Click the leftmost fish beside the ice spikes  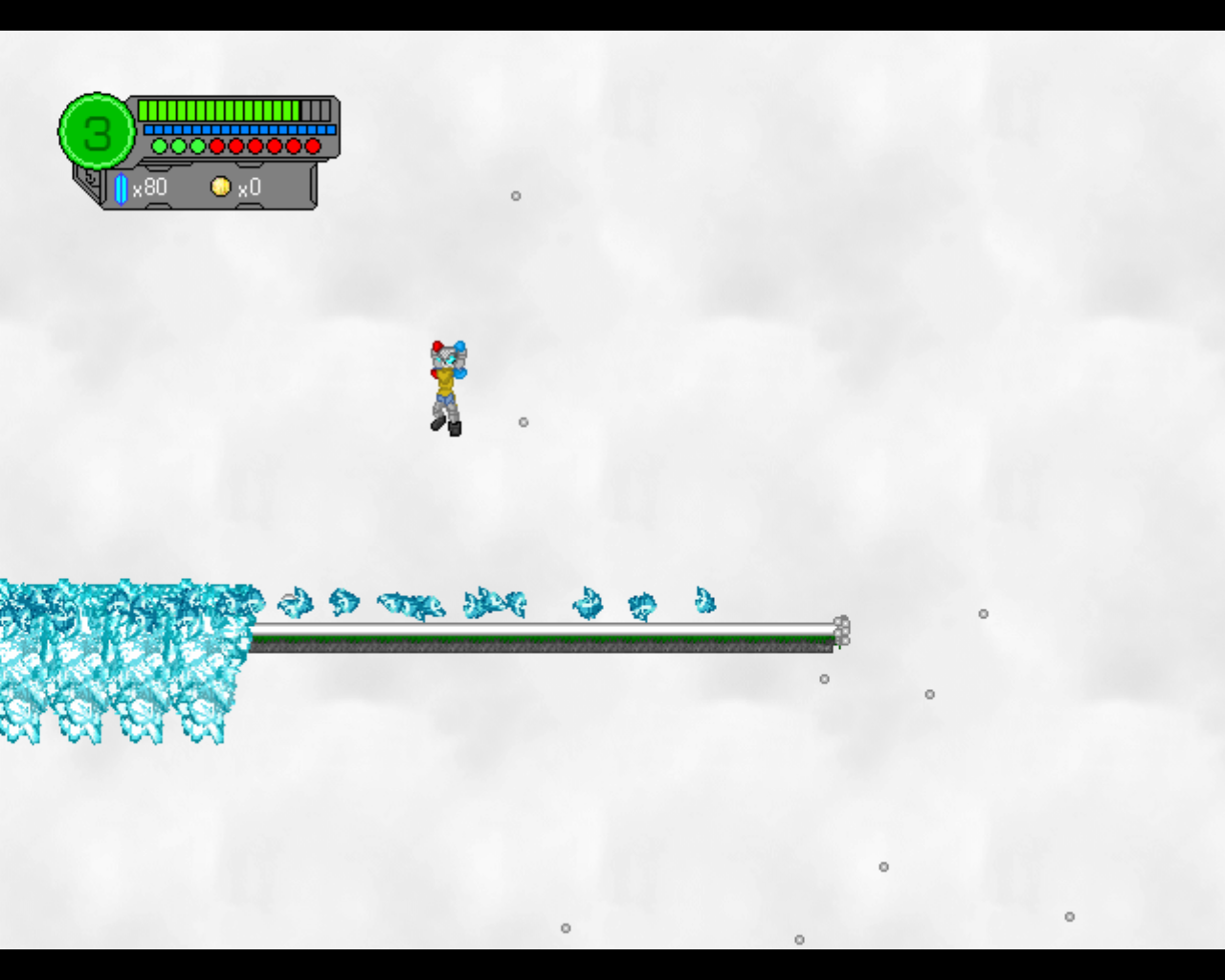(x=297, y=604)
